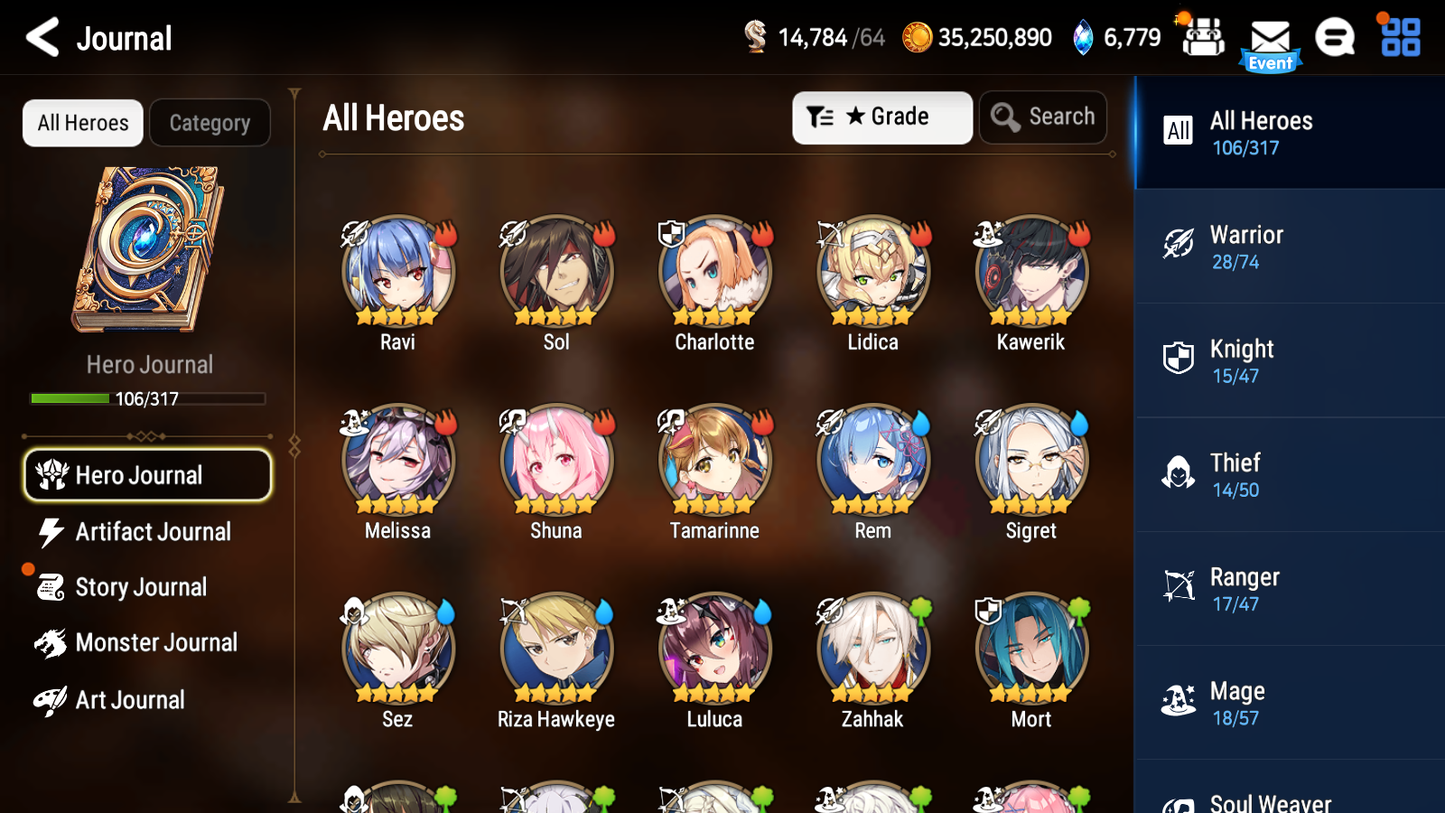Open the Grade filter dropdown
Viewport: 1445px width, 813px height.
click(x=882, y=117)
